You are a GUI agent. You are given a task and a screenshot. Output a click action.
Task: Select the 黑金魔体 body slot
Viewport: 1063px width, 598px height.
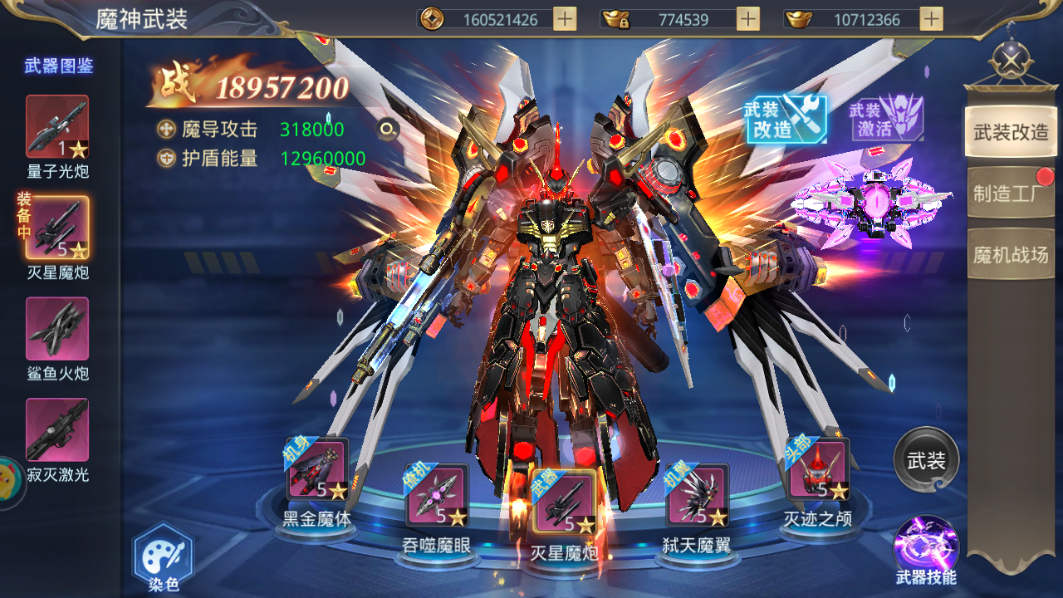(317, 471)
